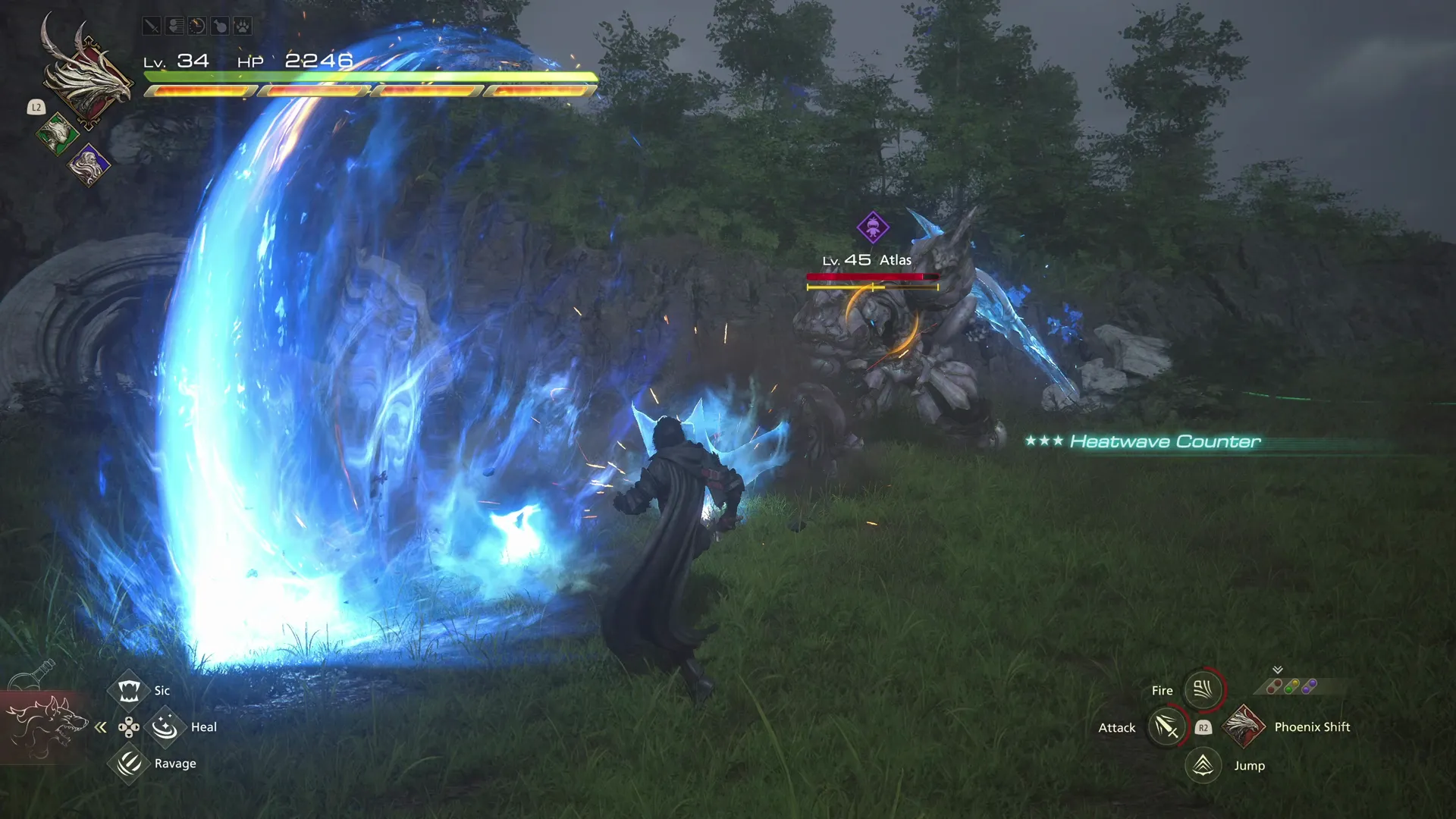Select the sword status icon in the top-left strip
The height and width of the screenshot is (819, 1456).
click(x=151, y=26)
